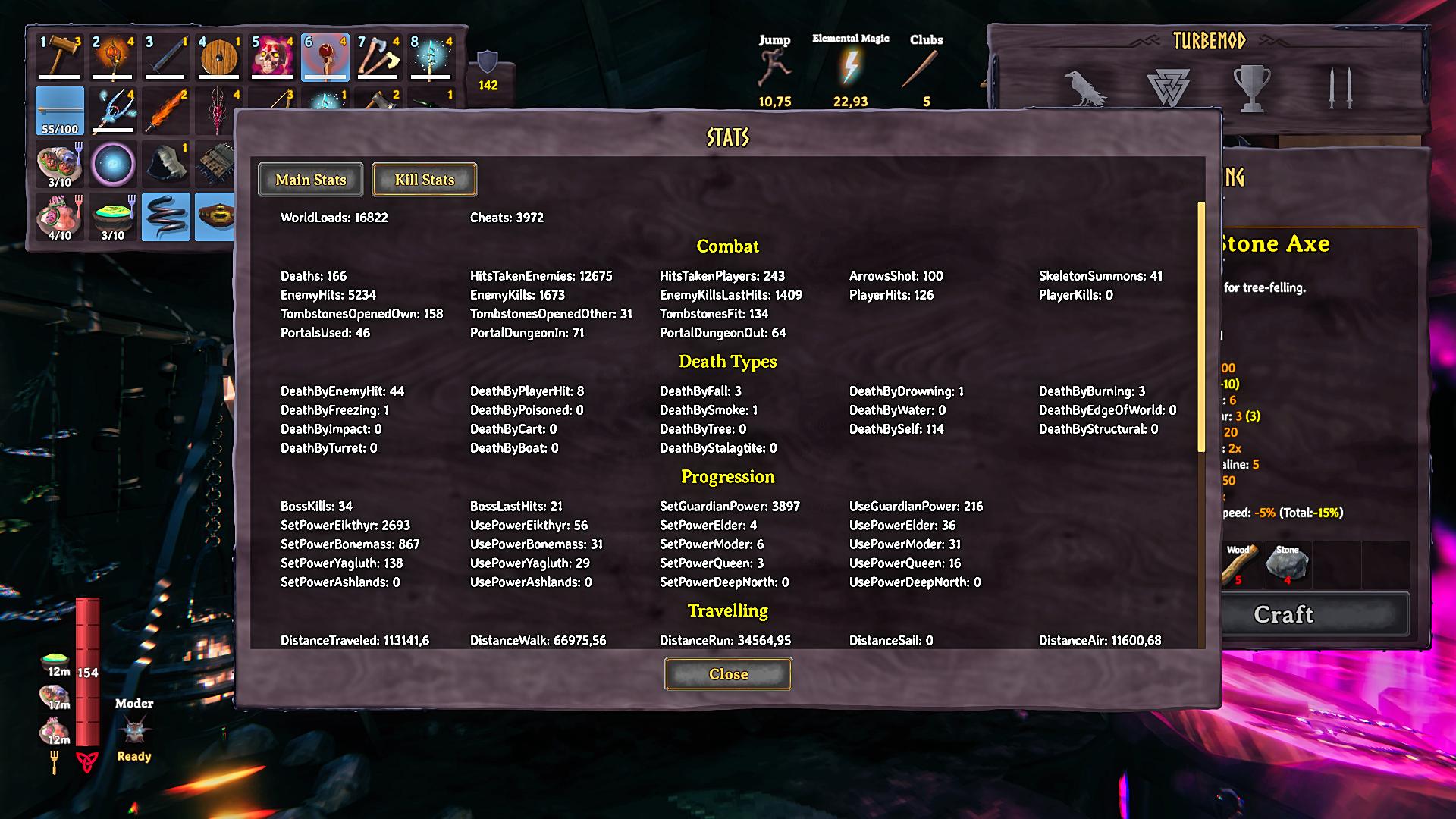Pick the red orb staff in slot 6

click(x=325, y=57)
